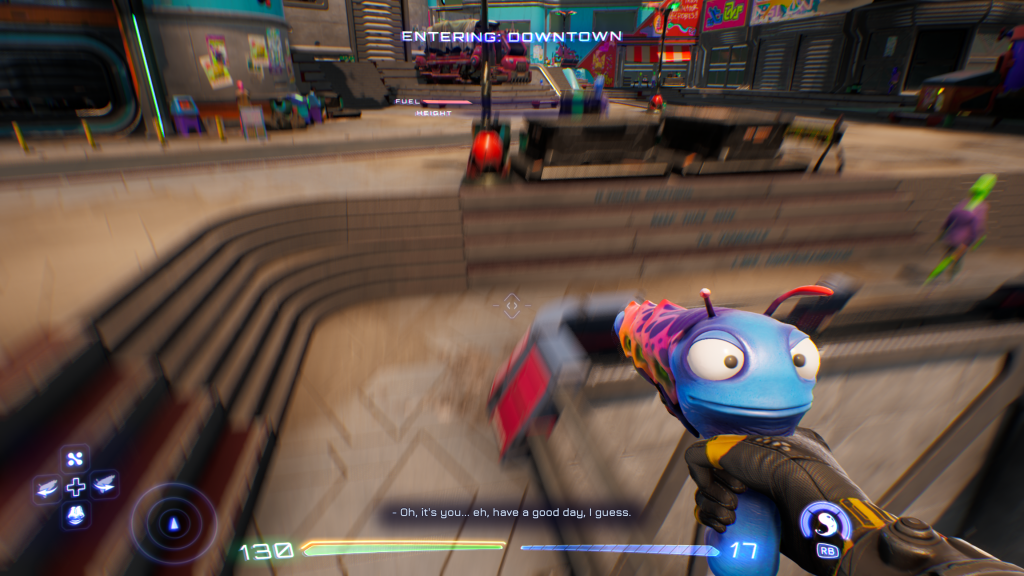Choose the right-arrow next weapon icon
This screenshot has height=576, width=1024.
tap(104, 486)
